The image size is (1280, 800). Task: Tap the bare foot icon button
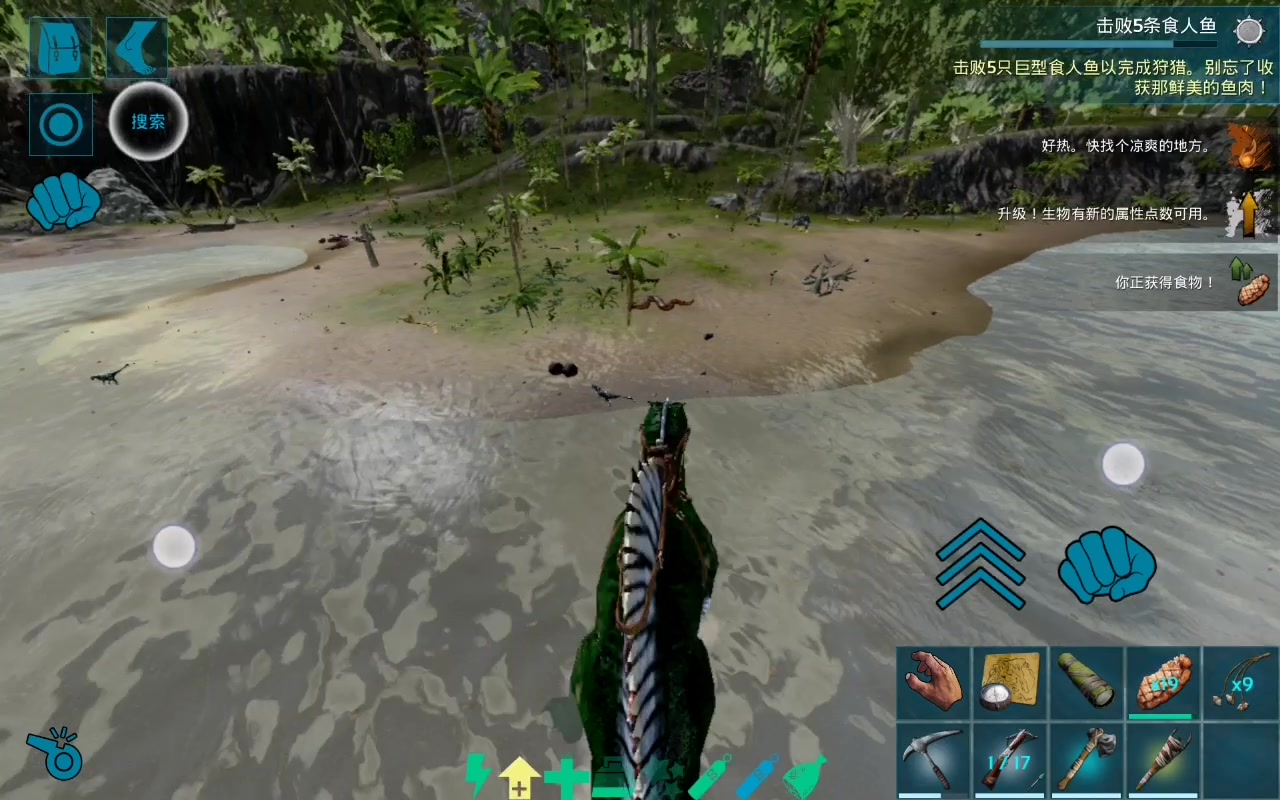[136, 47]
